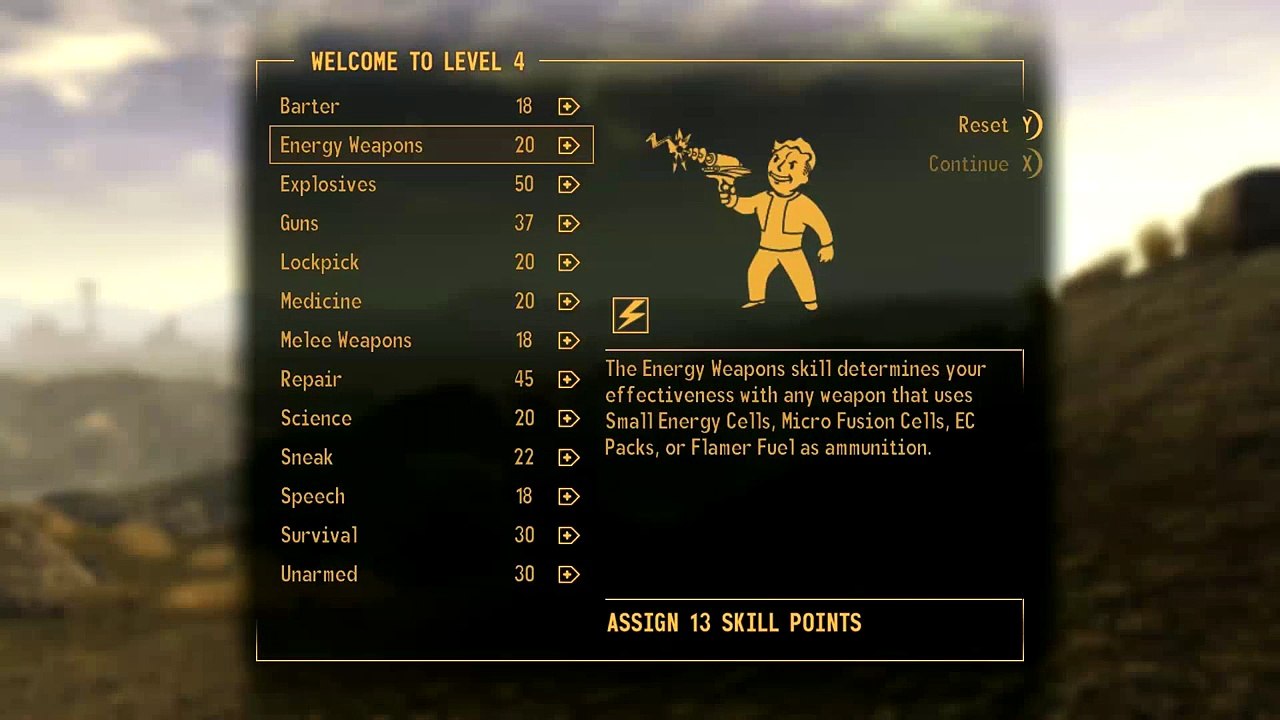Add a point to Explosives using arrow

[x=569, y=184]
